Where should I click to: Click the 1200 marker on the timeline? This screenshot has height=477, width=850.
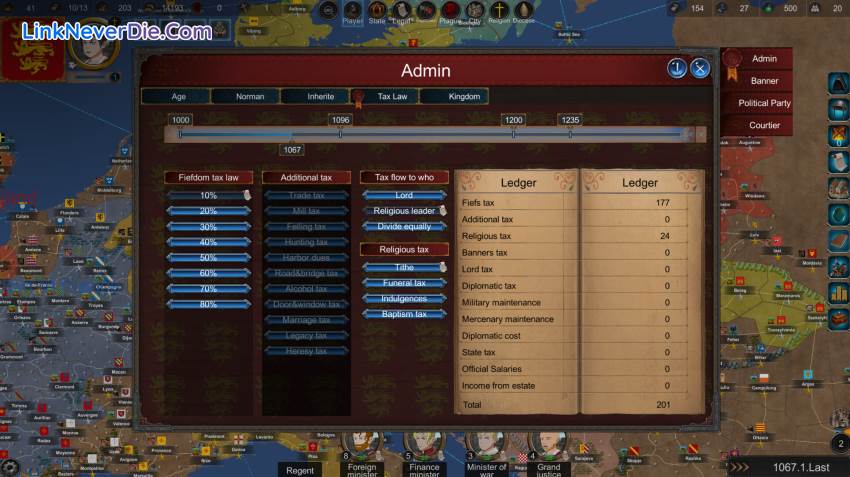[x=513, y=120]
